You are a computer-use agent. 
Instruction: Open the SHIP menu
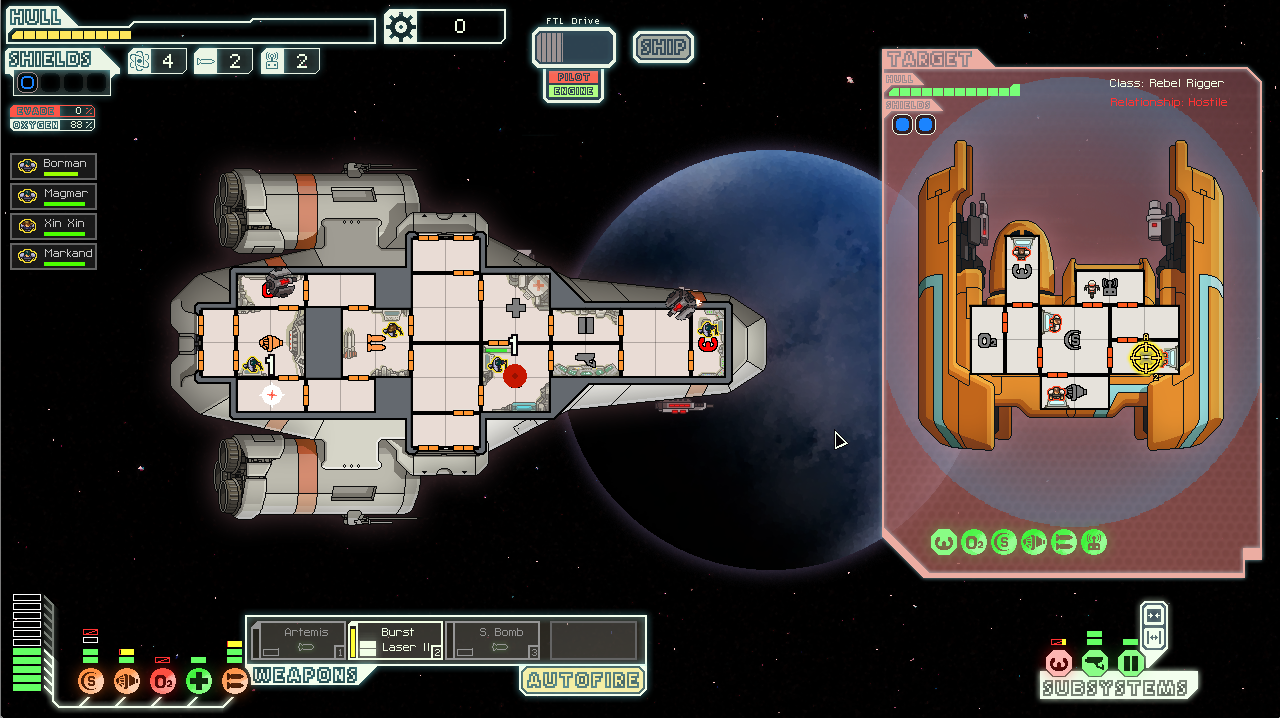[x=663, y=47]
